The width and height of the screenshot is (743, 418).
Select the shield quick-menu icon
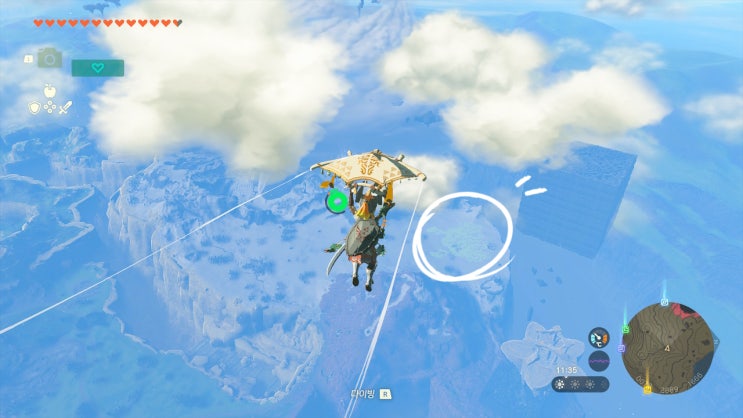coord(35,107)
